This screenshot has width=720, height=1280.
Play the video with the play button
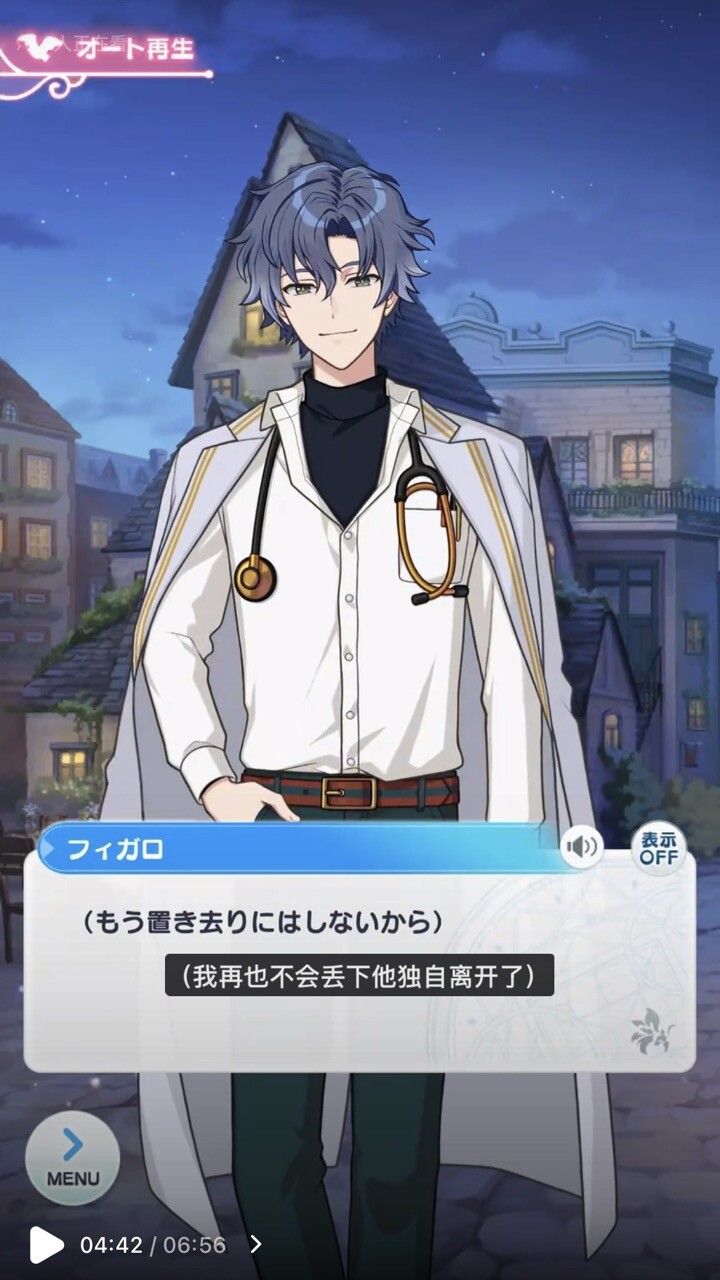45,1245
